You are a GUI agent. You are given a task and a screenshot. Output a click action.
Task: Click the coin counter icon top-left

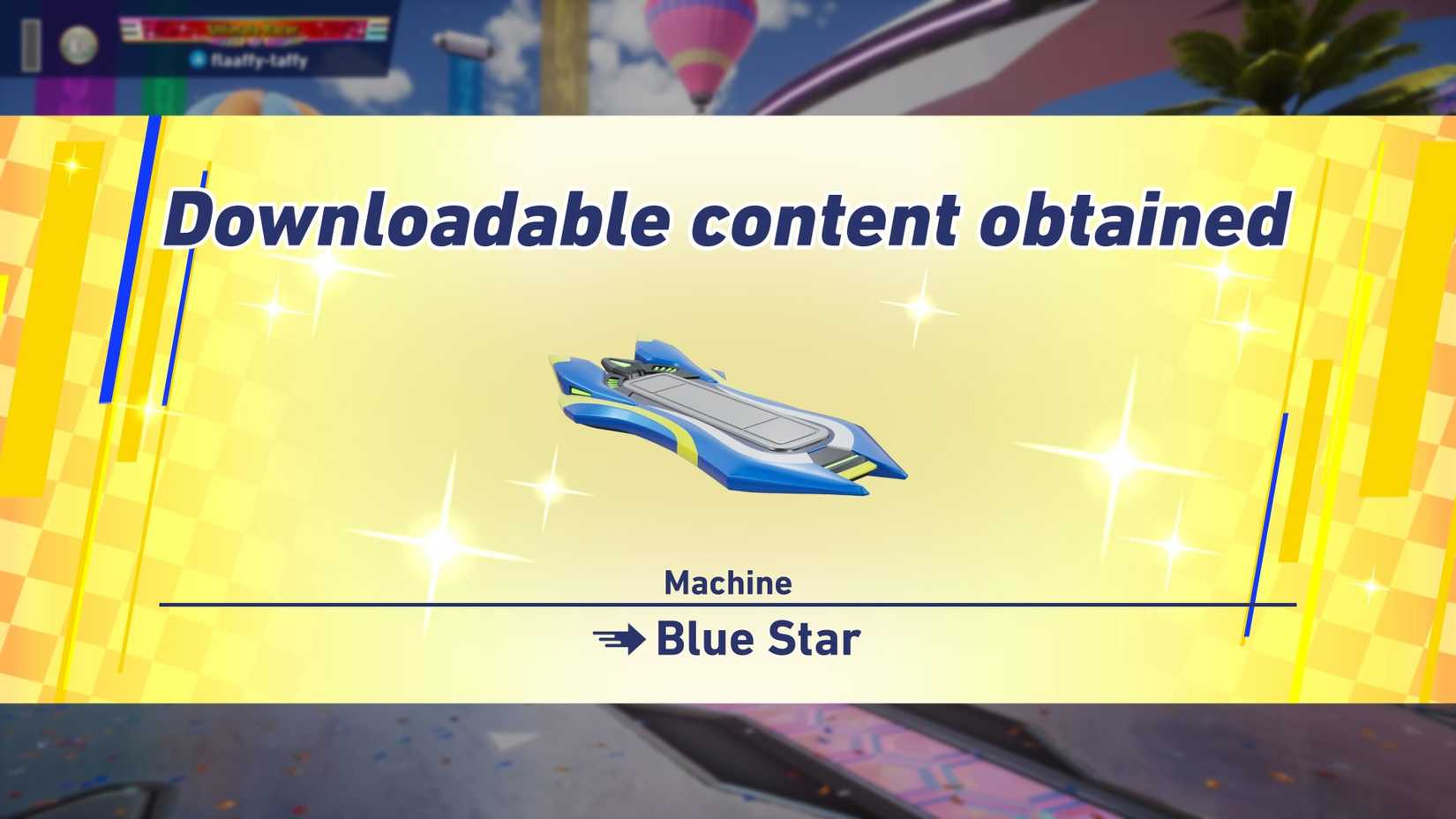tap(77, 44)
